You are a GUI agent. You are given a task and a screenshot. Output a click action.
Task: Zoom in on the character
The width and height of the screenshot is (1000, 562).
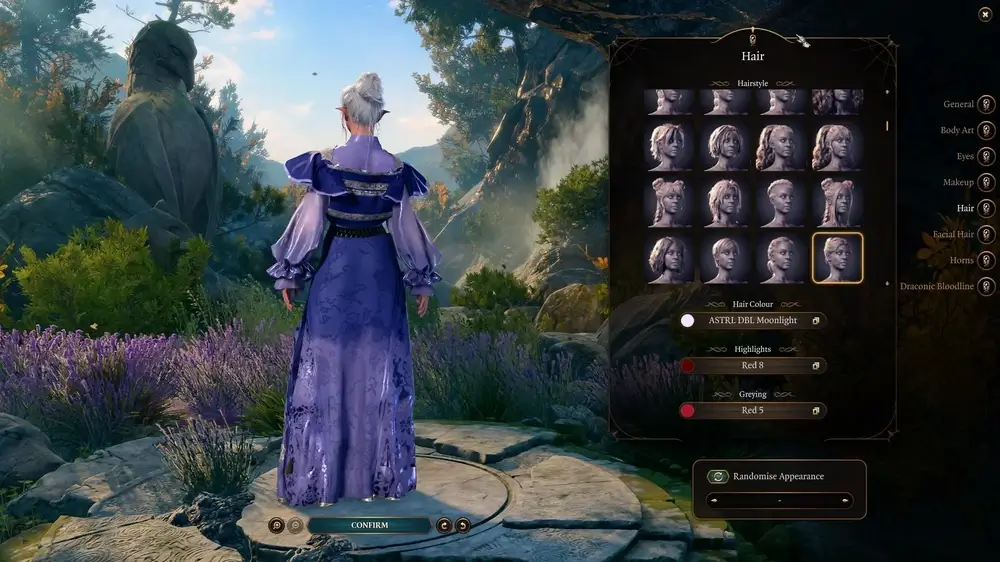pyautogui.click(x=276, y=525)
